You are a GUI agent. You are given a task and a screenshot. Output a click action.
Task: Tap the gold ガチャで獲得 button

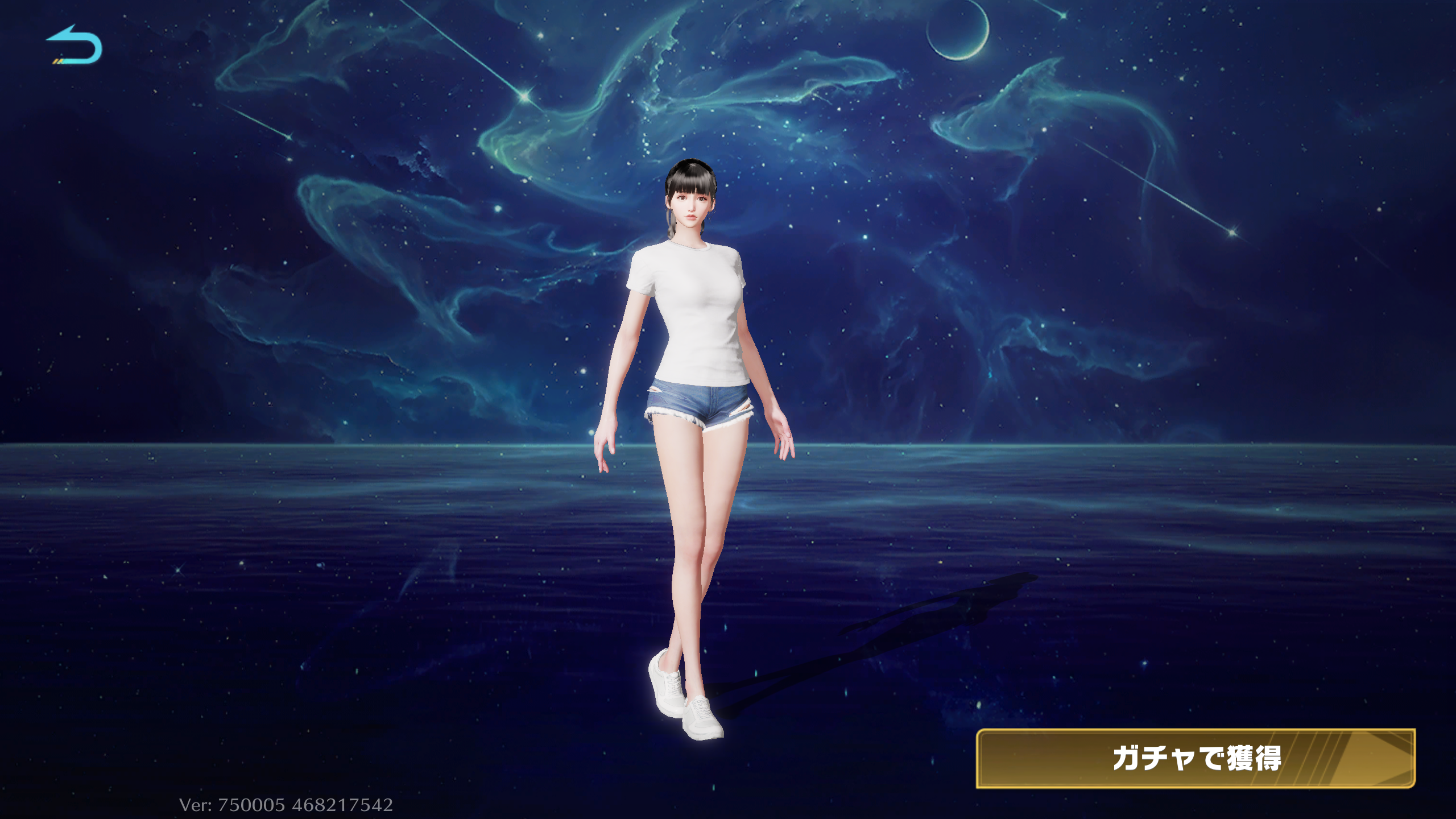pyautogui.click(x=1195, y=758)
